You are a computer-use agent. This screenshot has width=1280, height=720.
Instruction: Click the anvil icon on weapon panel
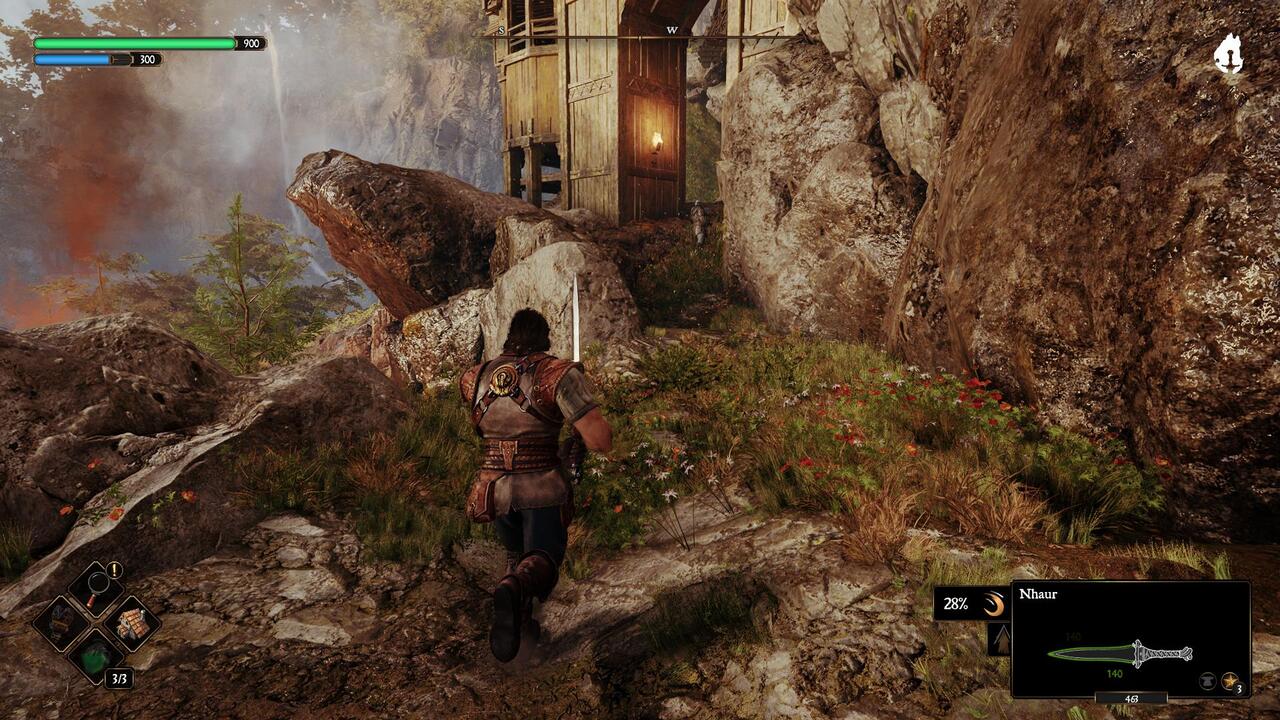click(x=1208, y=681)
